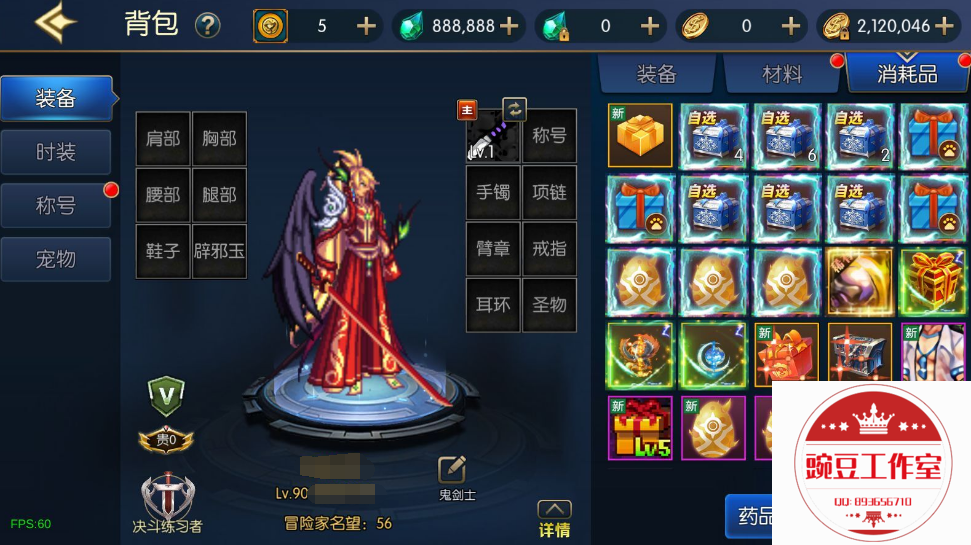Select the 项链 necklace slot
The height and width of the screenshot is (545, 971).
click(x=549, y=192)
